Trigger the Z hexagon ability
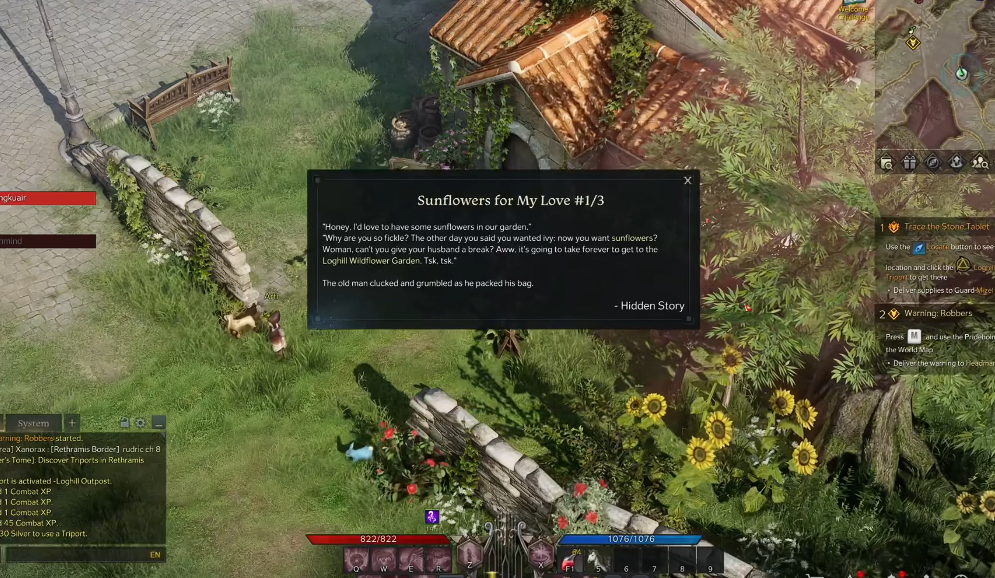 470,553
